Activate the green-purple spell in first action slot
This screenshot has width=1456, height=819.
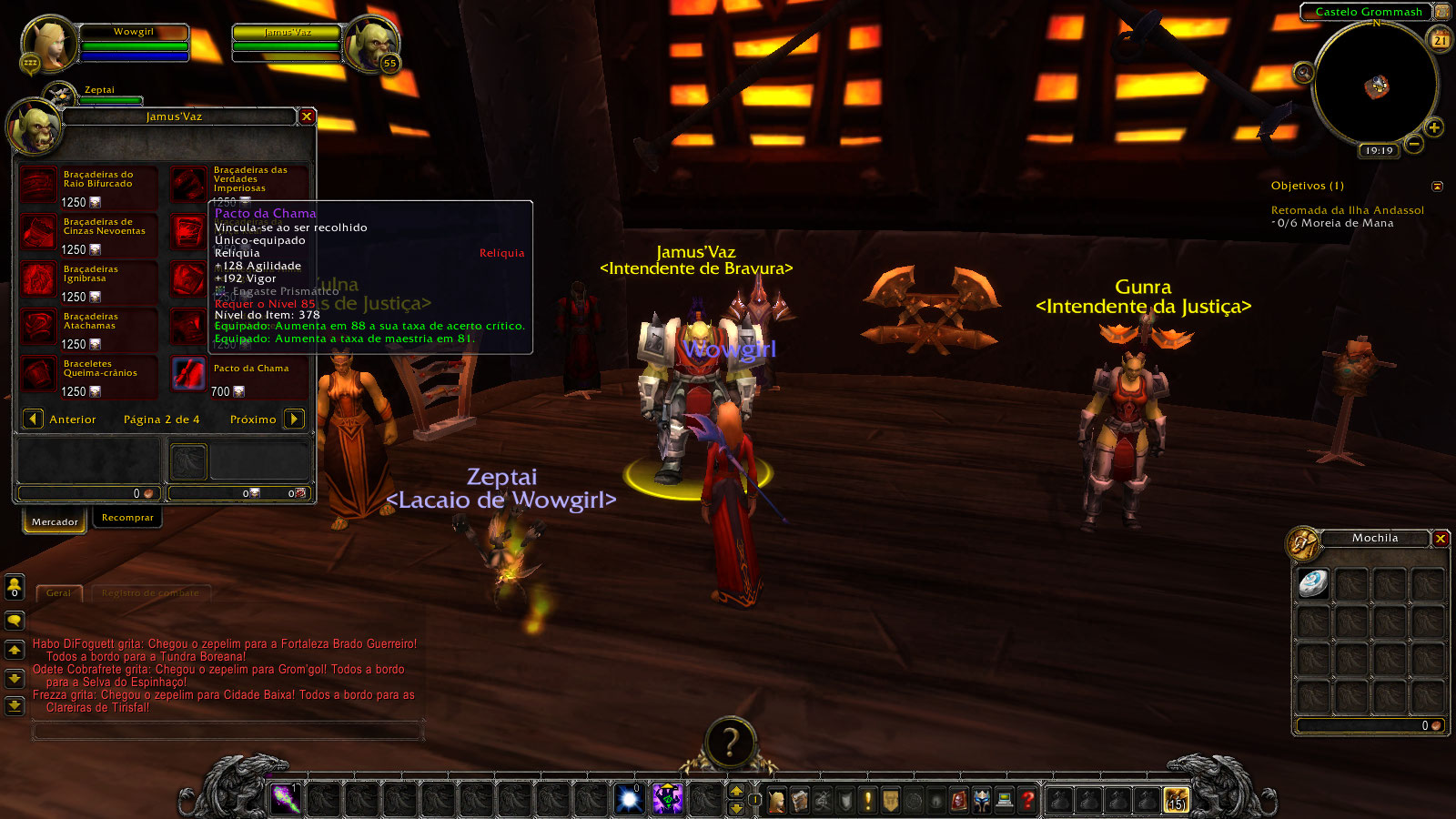pos(286,799)
